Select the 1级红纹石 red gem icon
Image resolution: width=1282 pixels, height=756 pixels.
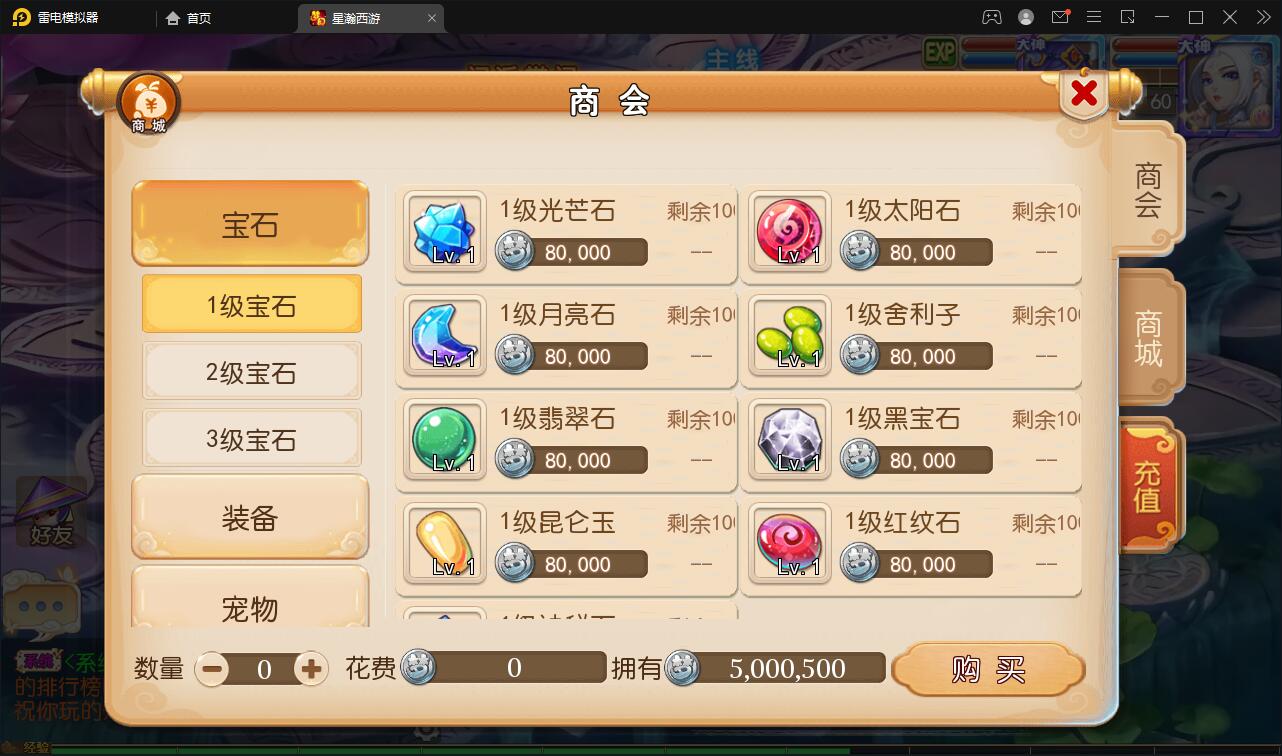789,544
